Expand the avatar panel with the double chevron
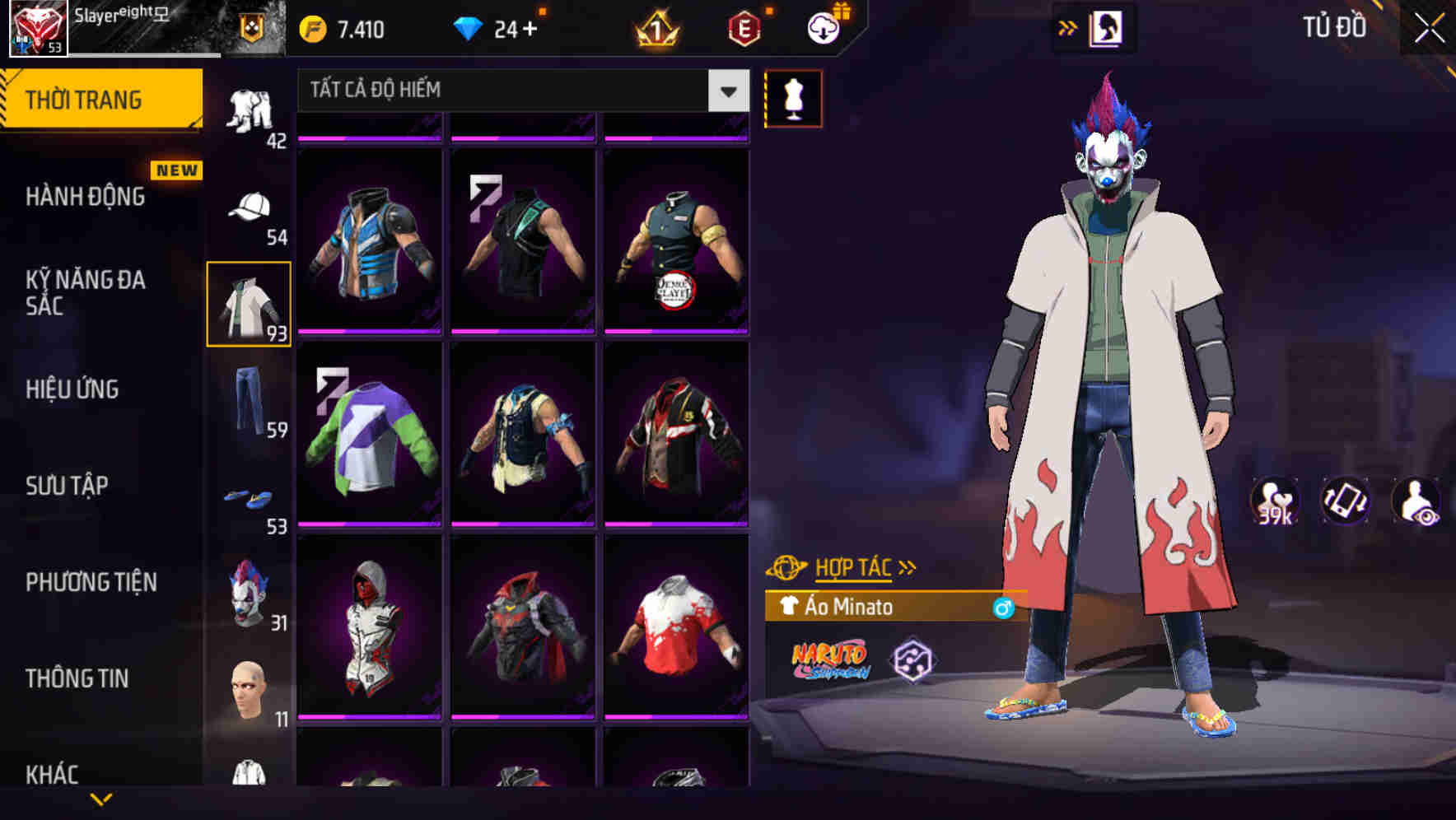 pos(1067,26)
